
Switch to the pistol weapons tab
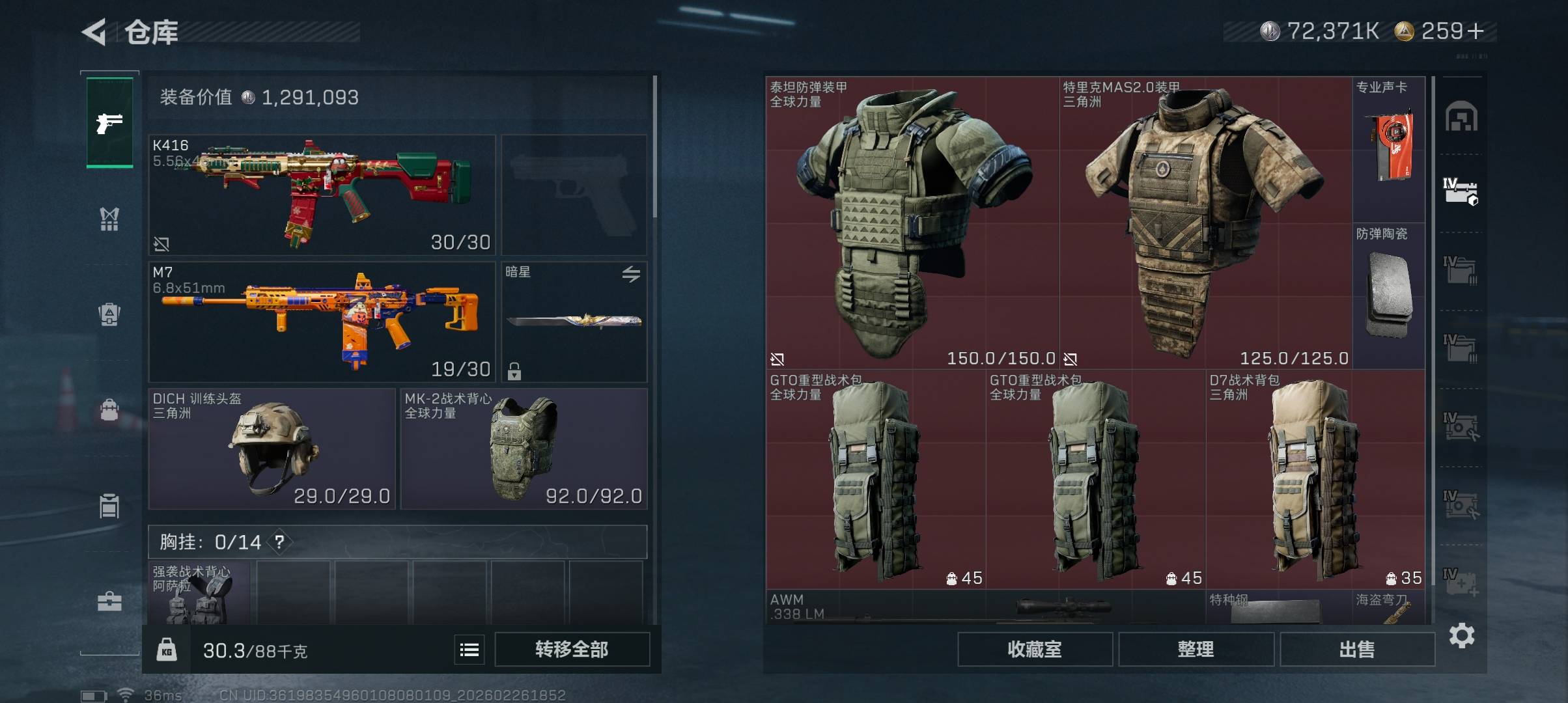coord(109,122)
